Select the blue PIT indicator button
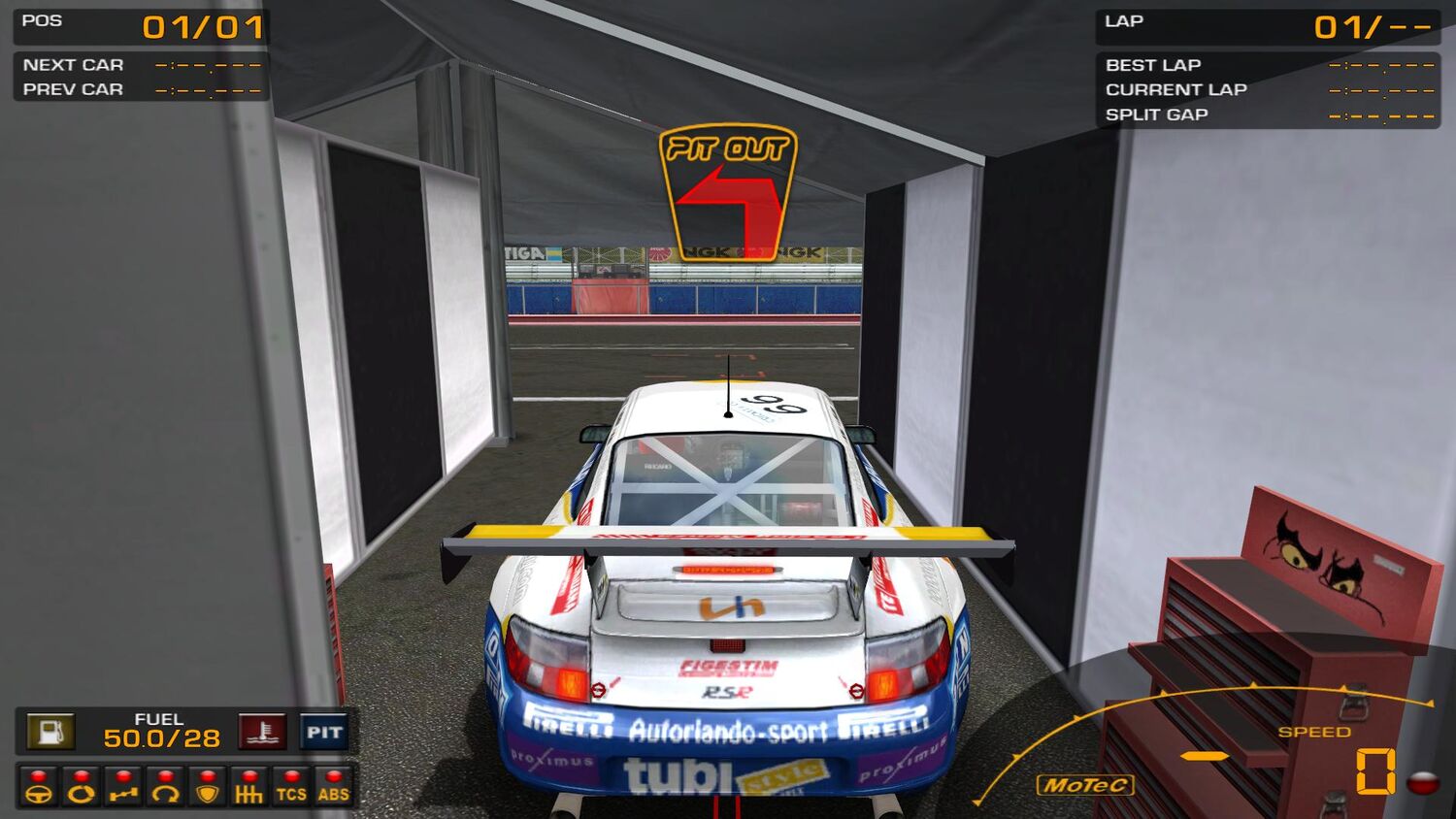The height and width of the screenshot is (819, 1456). pyautogui.click(x=324, y=732)
